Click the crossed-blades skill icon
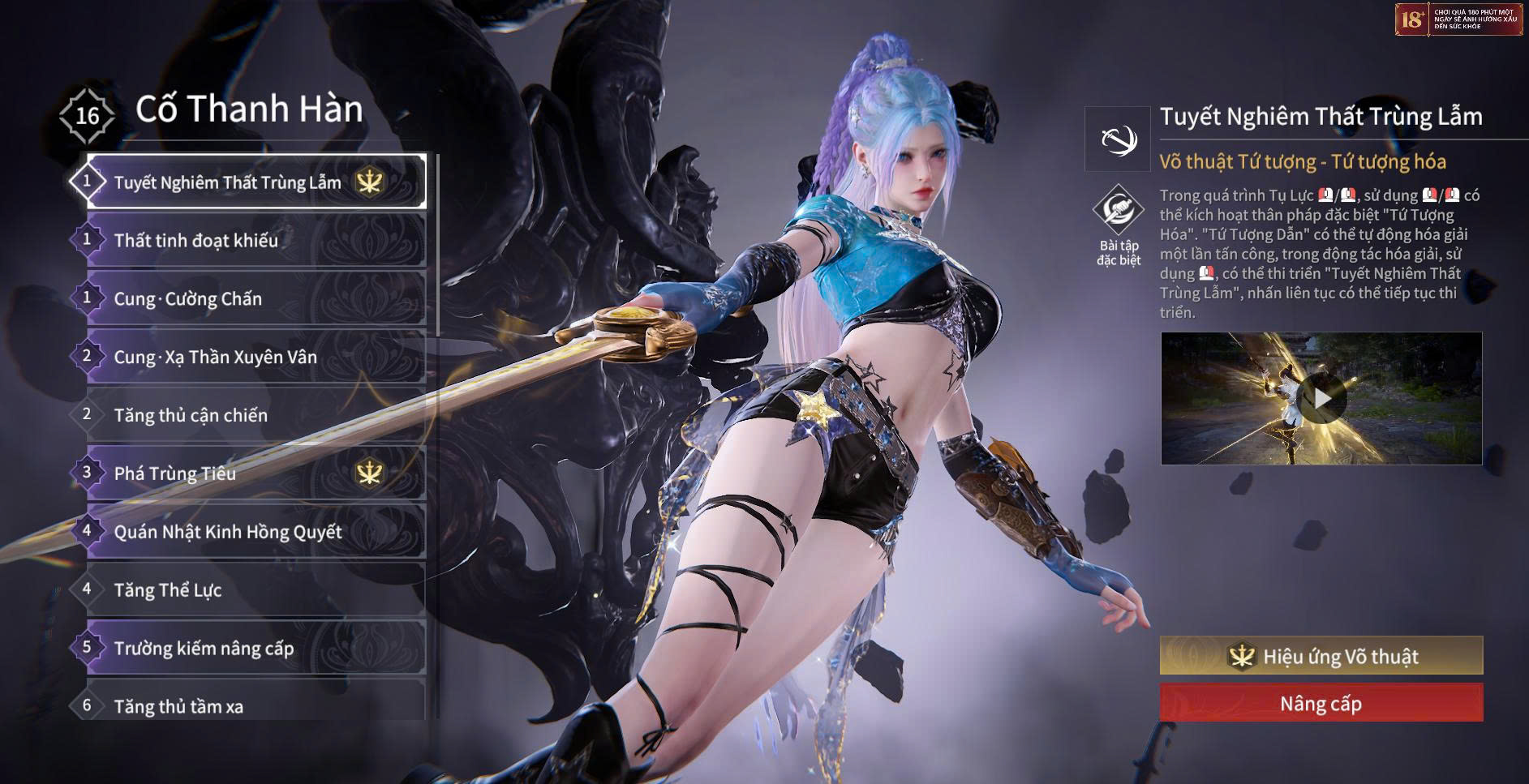Image resolution: width=1529 pixels, height=784 pixels. (x=1119, y=139)
